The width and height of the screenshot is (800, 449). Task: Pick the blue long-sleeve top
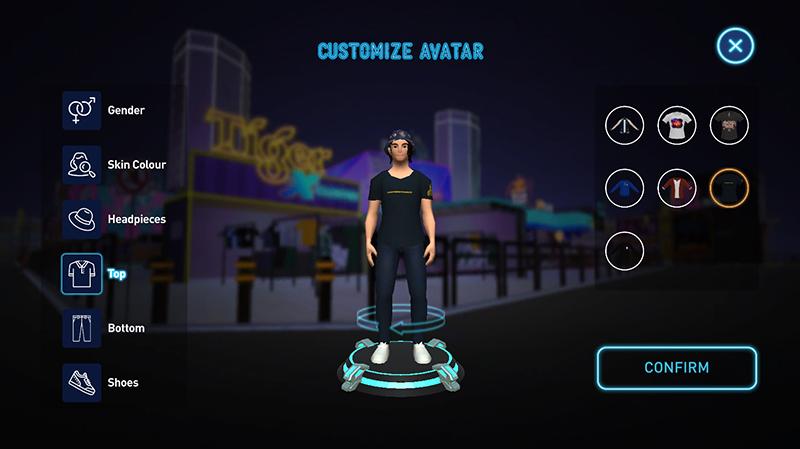pyautogui.click(x=624, y=187)
